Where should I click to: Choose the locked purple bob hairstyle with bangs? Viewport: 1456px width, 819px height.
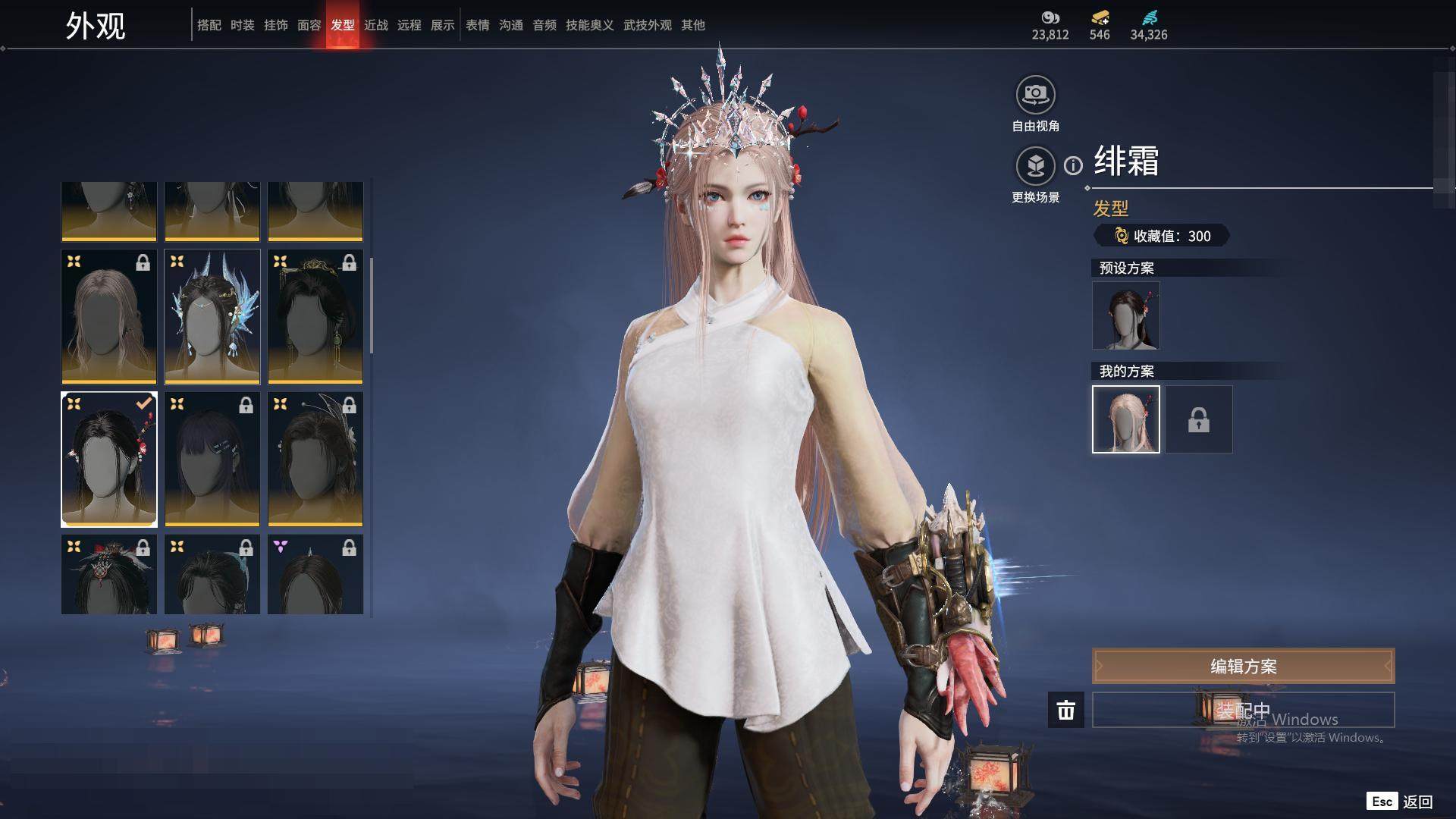coord(212,460)
